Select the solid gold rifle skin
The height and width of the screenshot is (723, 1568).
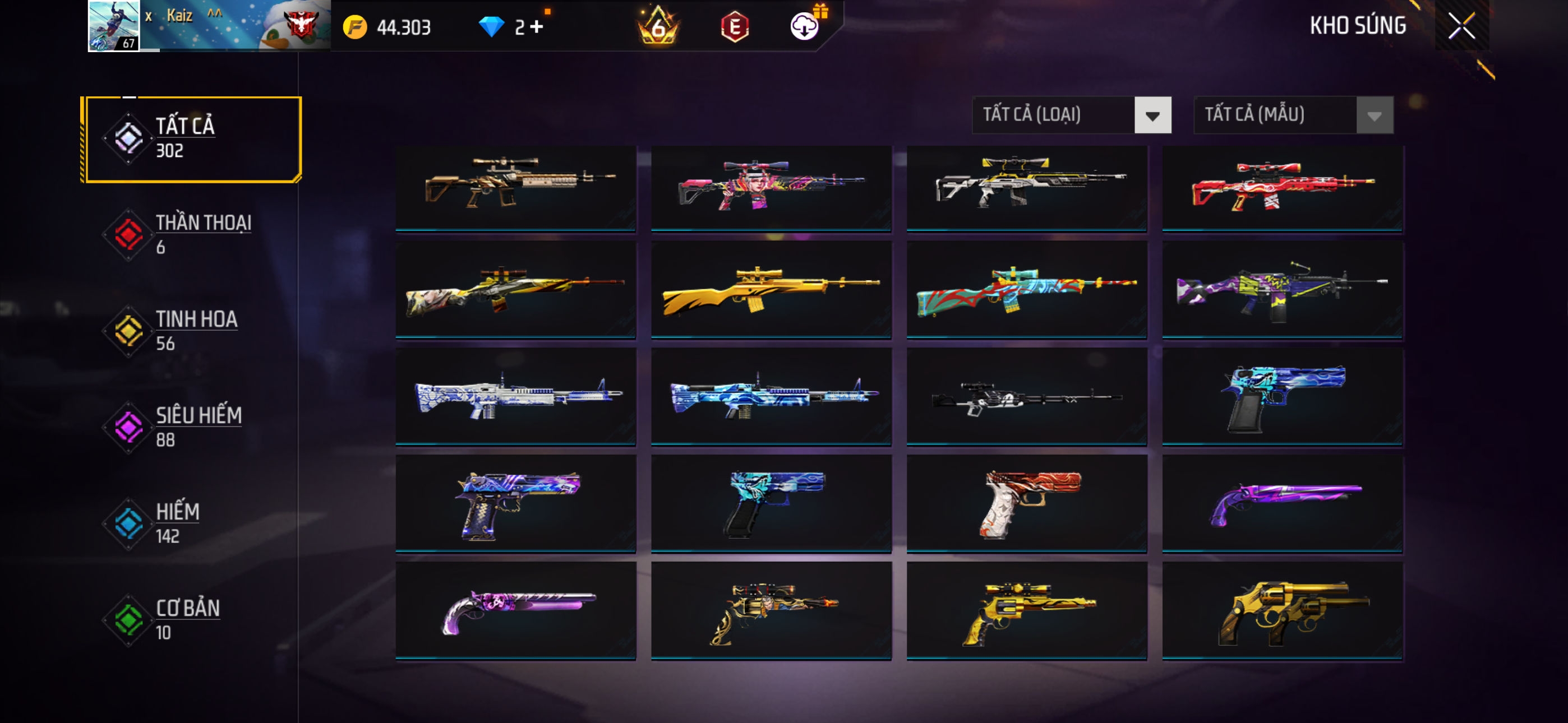tap(771, 289)
